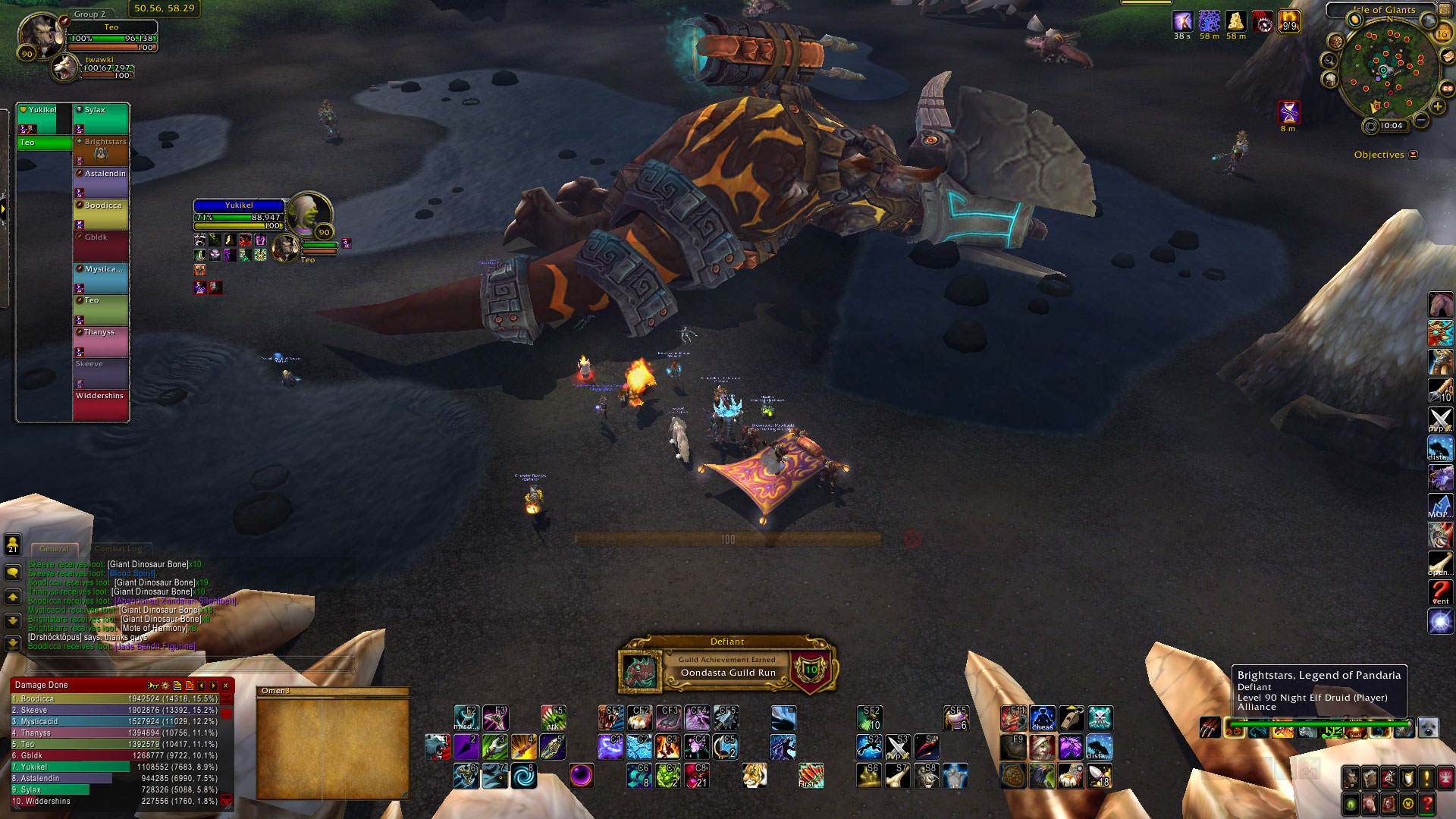The image size is (1456, 819).
Task: Open the General chat tab
Action: pos(54,548)
